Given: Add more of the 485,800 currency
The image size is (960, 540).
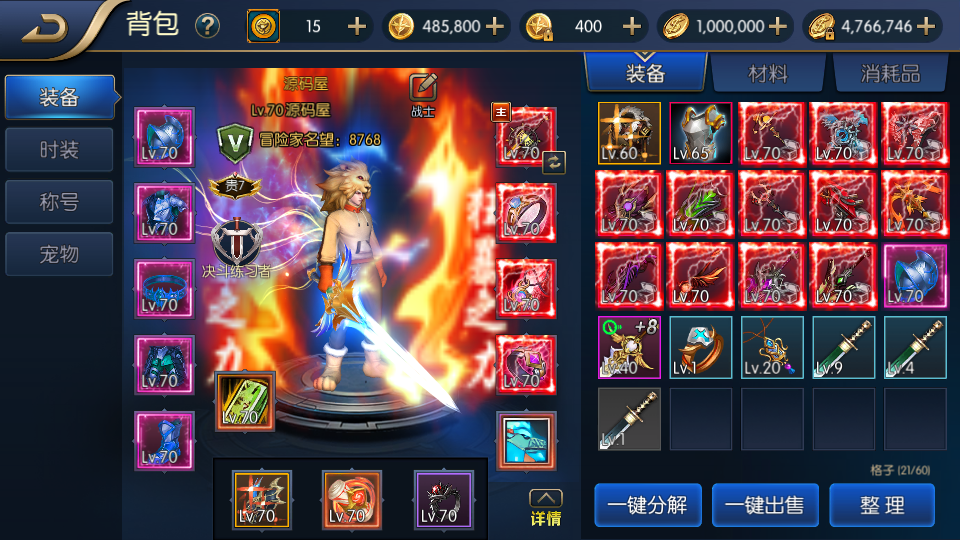Looking at the screenshot, I should pos(494,27).
